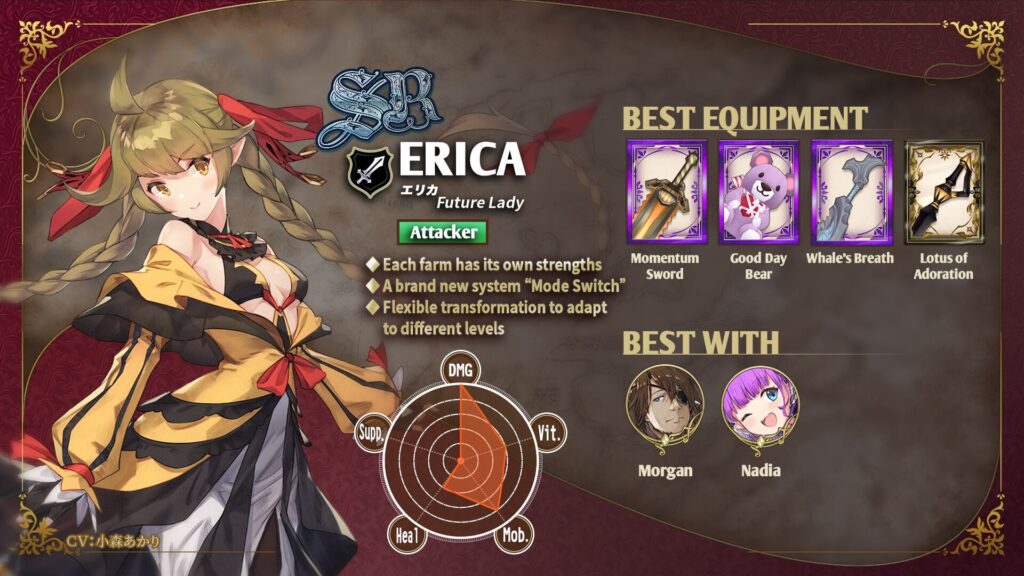This screenshot has height=576, width=1024.
Task: View Morgan's character portrait
Action: pyautogui.click(x=664, y=408)
